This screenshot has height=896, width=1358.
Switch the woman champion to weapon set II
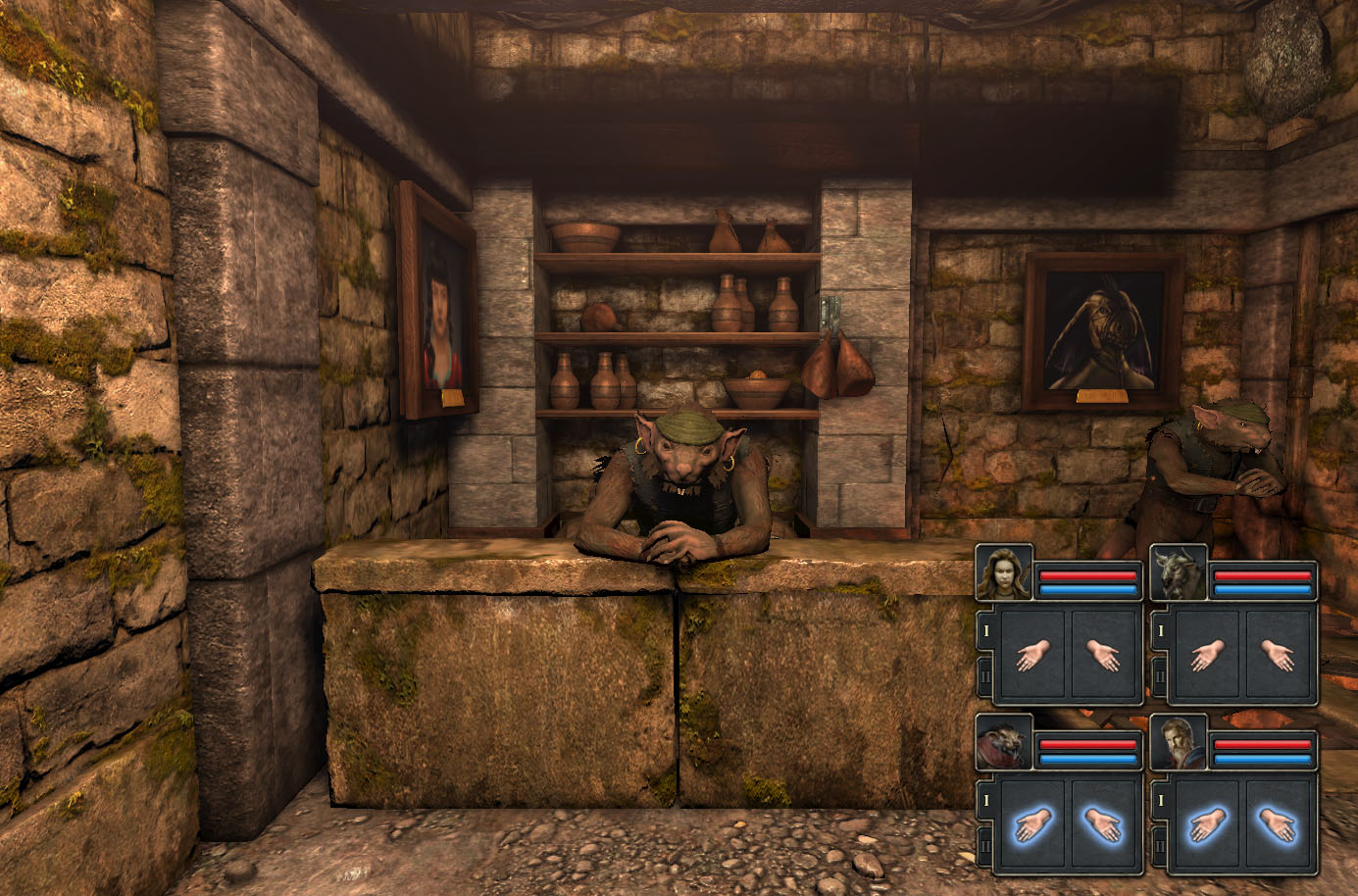(986, 676)
